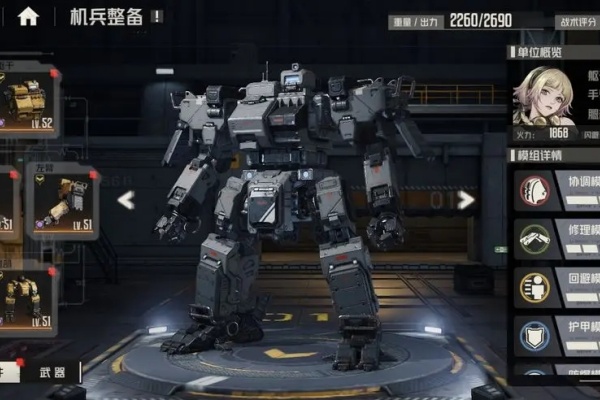Viewport: 600px width, 400px height.
Task: Return to the home screen
Action: click(28, 16)
